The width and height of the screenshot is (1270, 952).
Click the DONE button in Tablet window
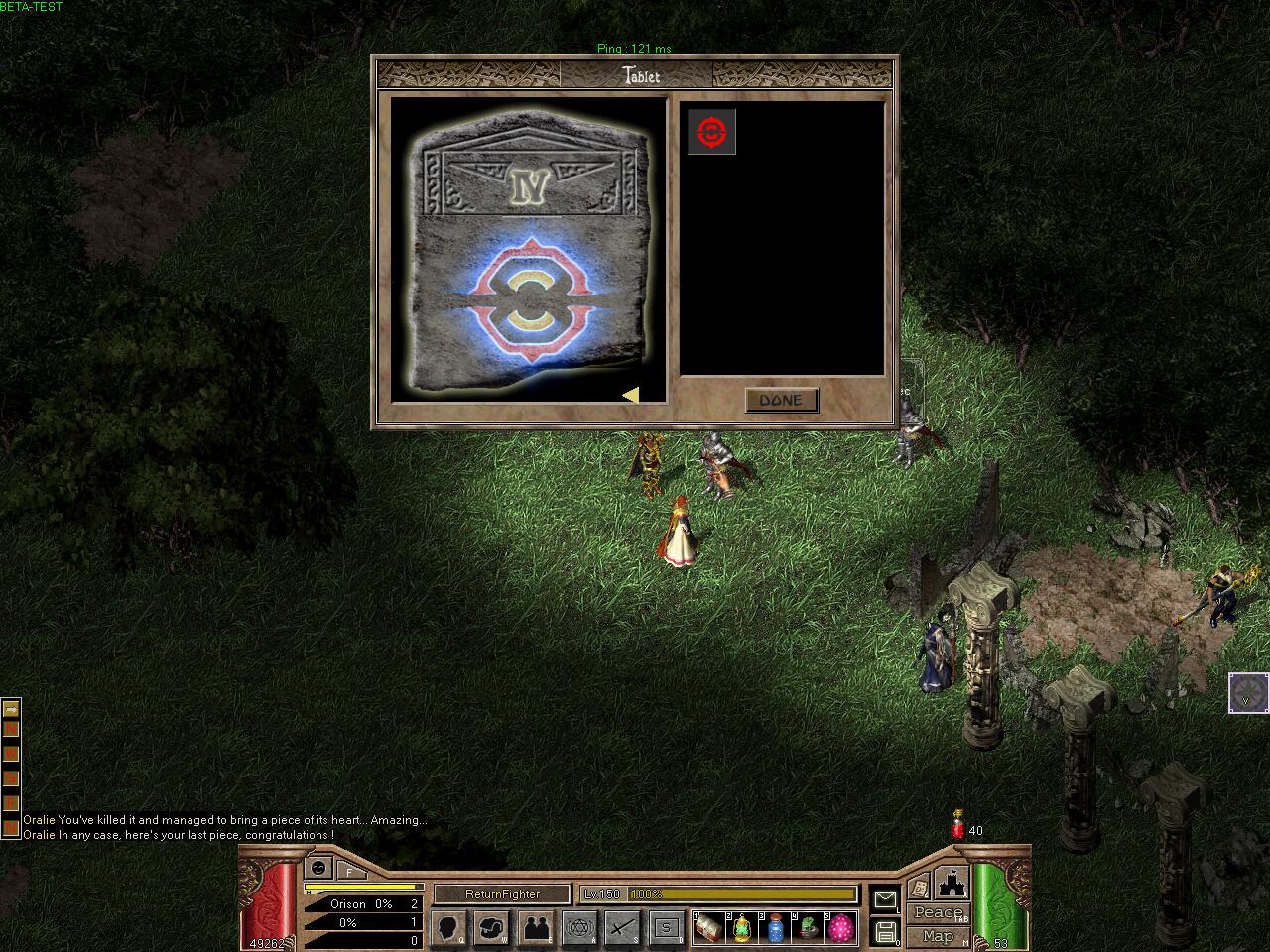781,400
